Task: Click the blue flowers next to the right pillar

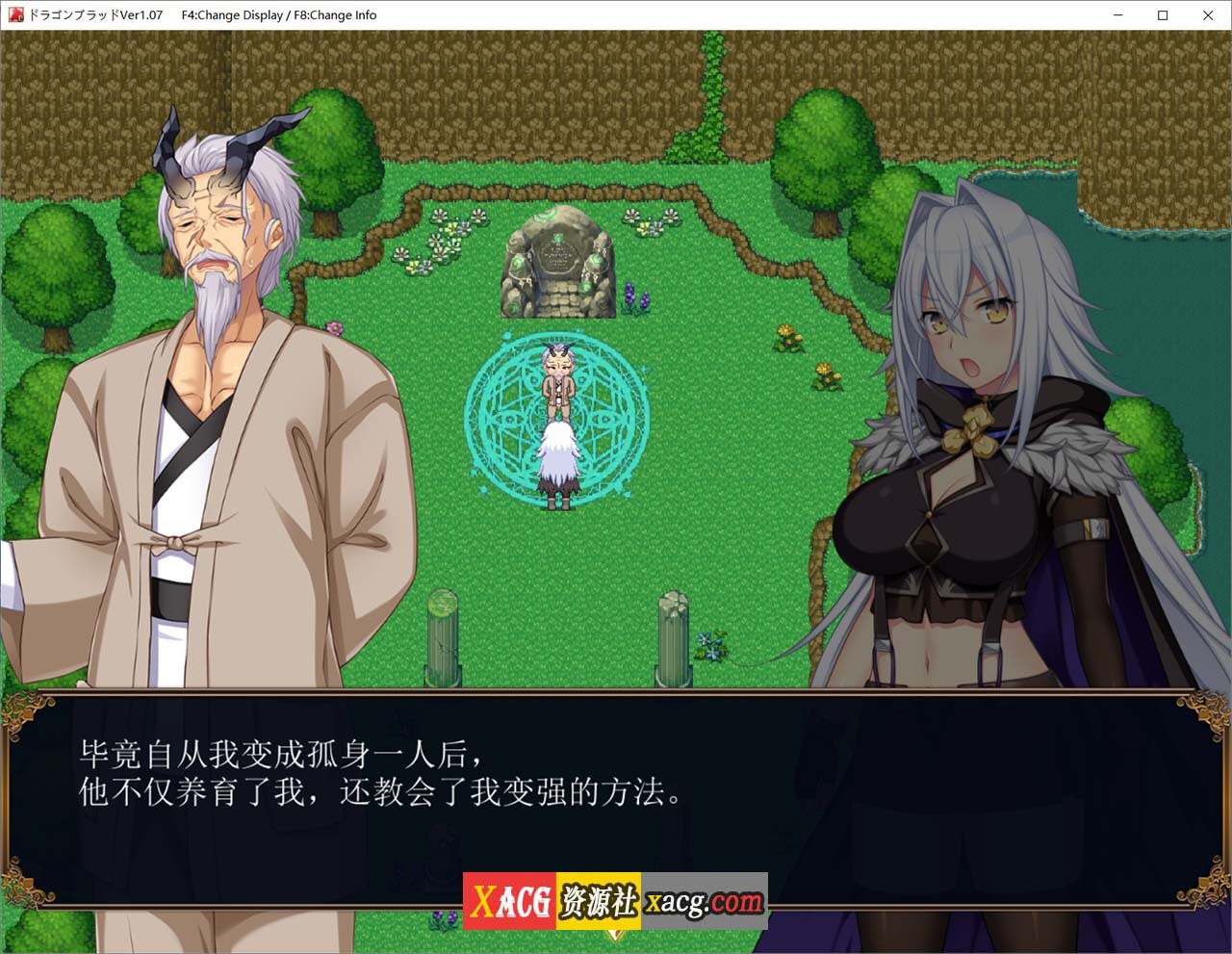Action: pos(710,645)
